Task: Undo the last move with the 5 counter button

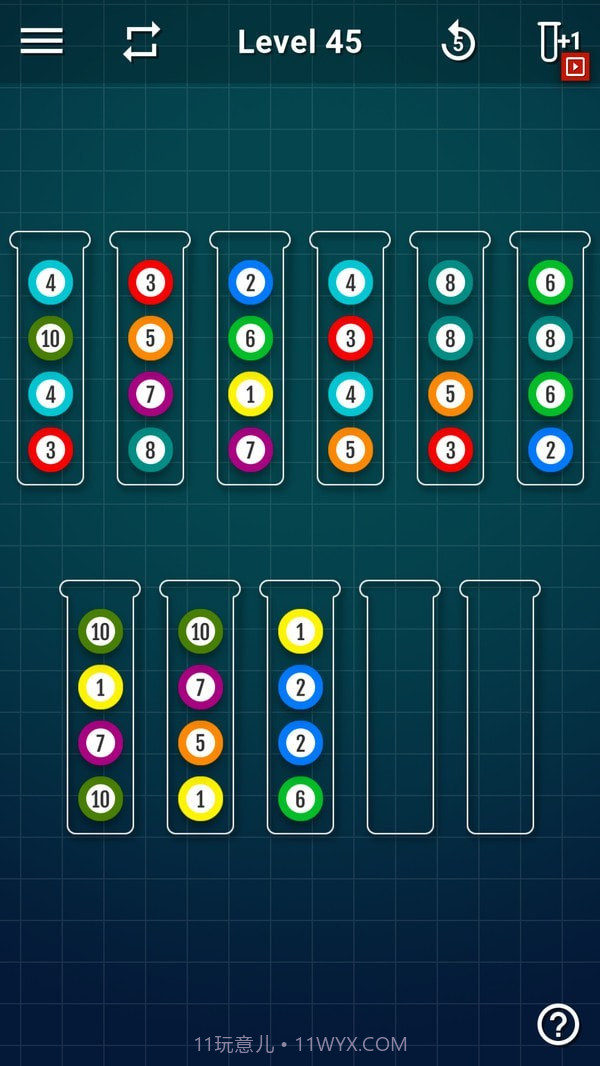Action: (x=458, y=42)
